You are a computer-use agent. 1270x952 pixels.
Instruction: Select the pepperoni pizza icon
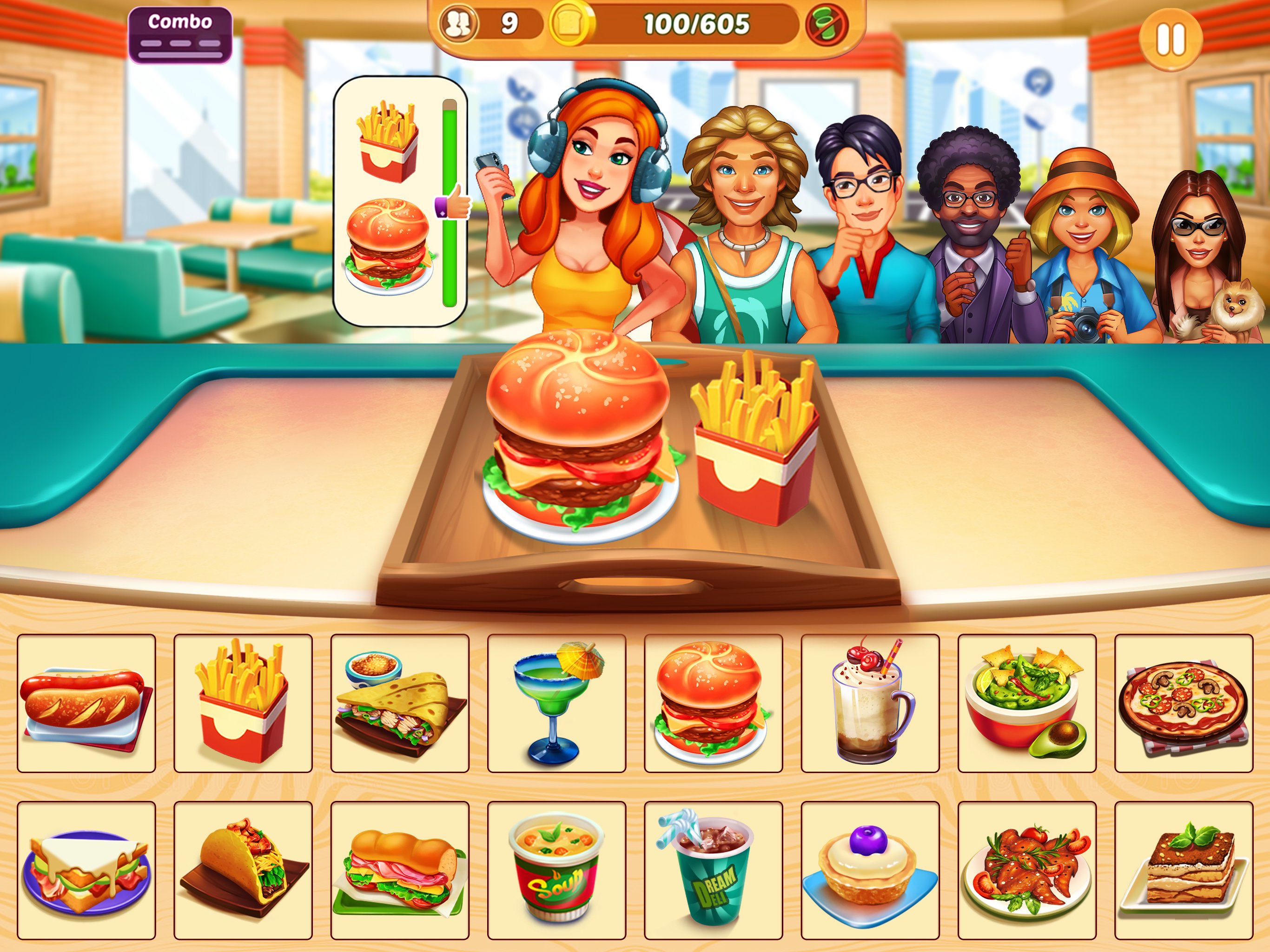point(1184,703)
